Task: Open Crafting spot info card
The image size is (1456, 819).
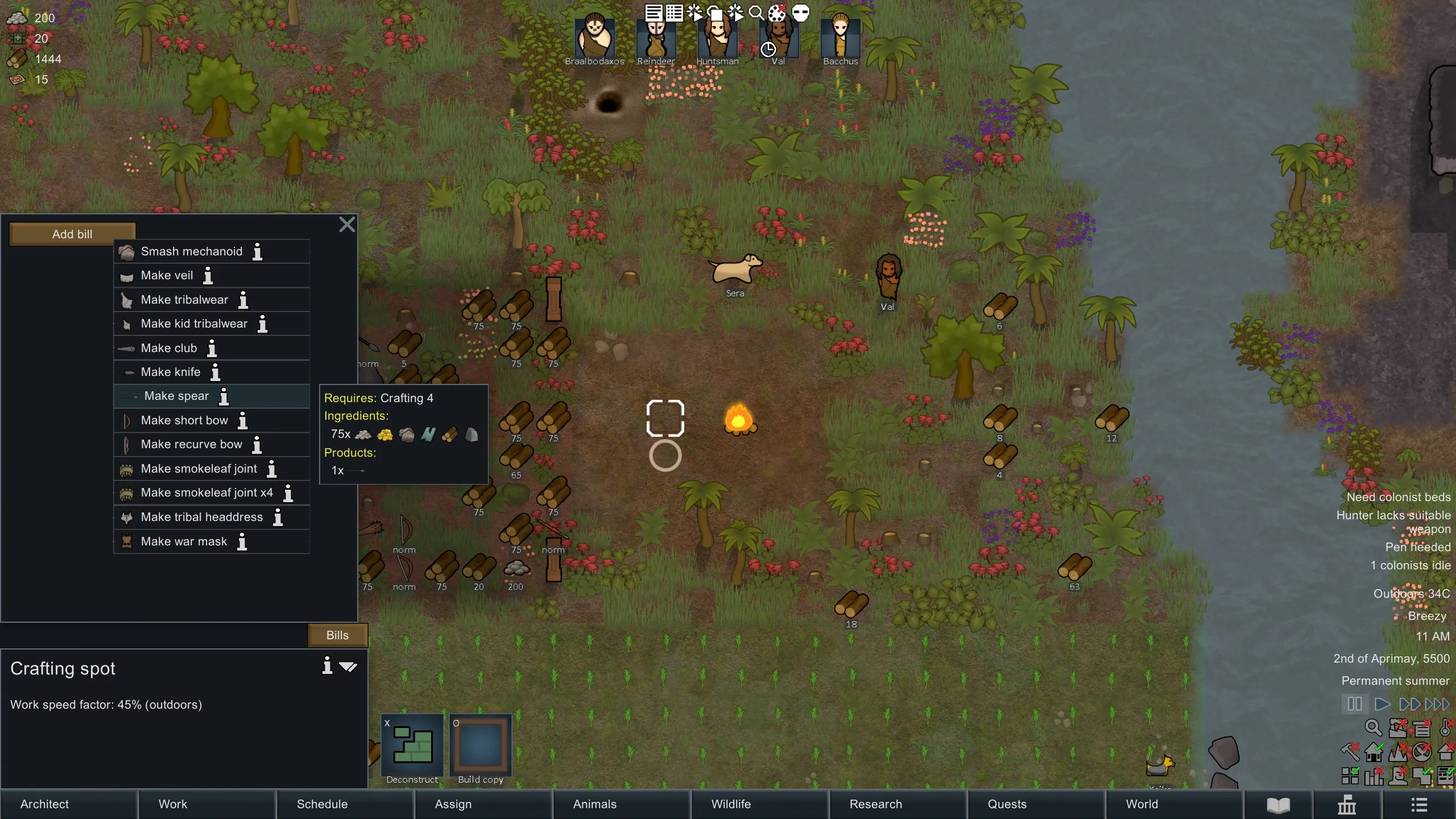Action: coord(327,666)
